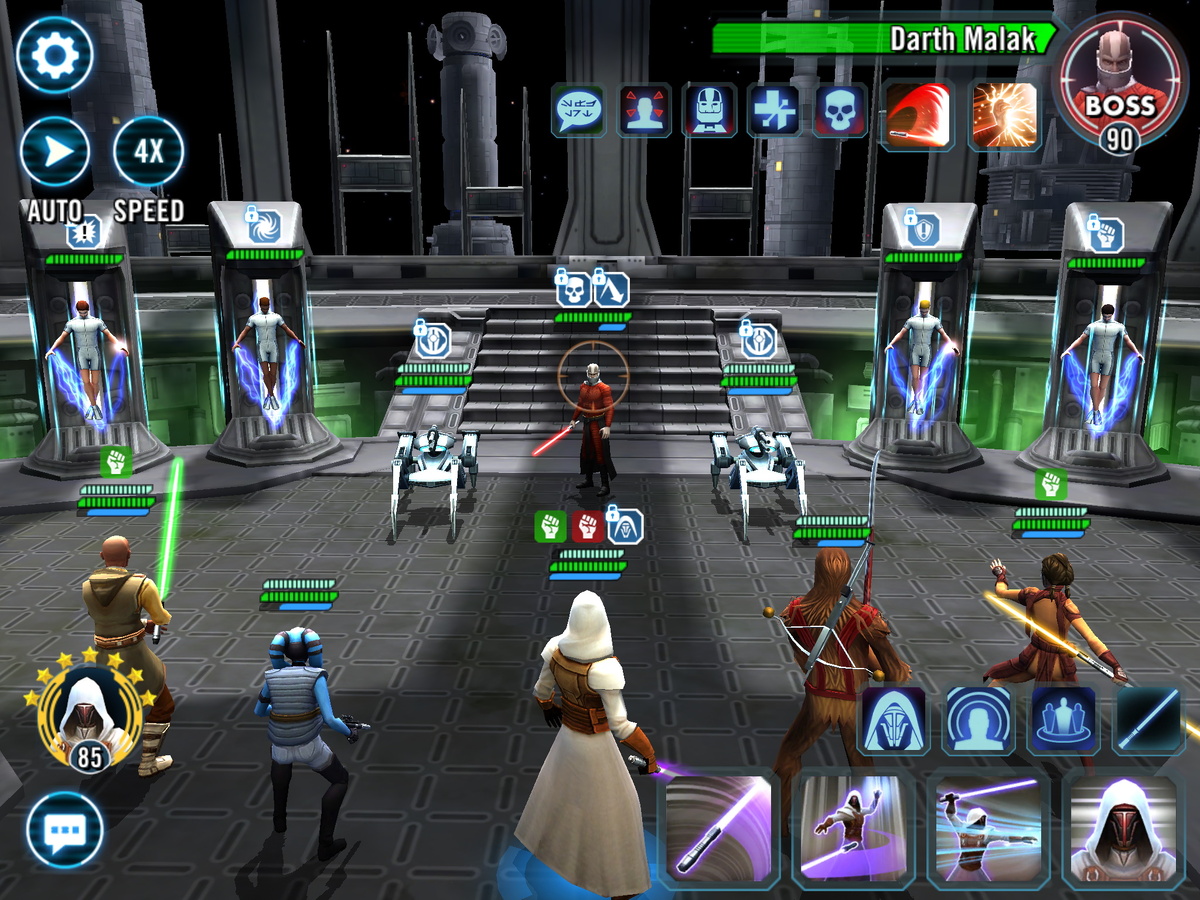Activate the Revan saber strike with blue streaks

tap(987, 826)
